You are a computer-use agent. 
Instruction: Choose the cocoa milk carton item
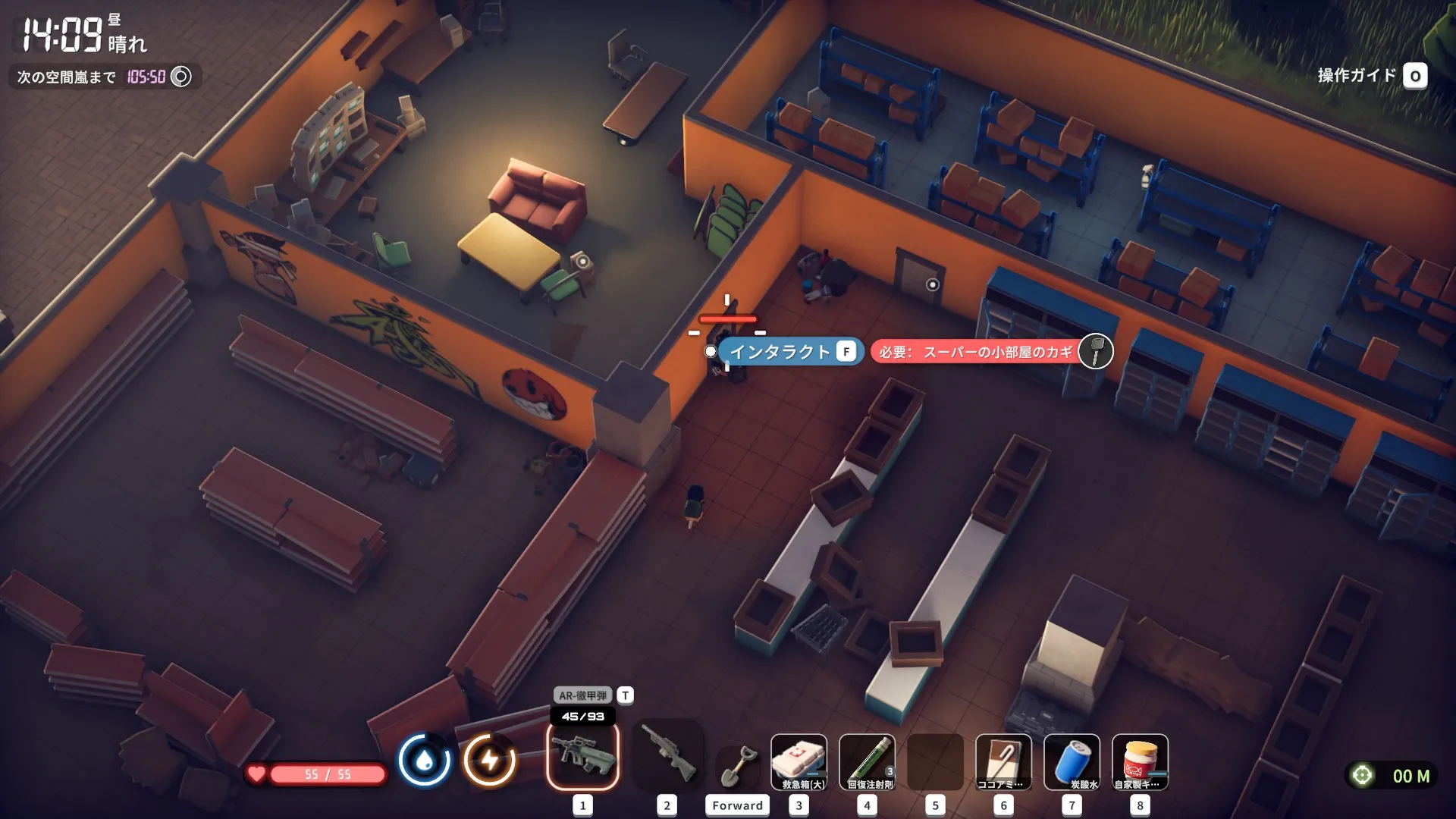tap(1003, 761)
